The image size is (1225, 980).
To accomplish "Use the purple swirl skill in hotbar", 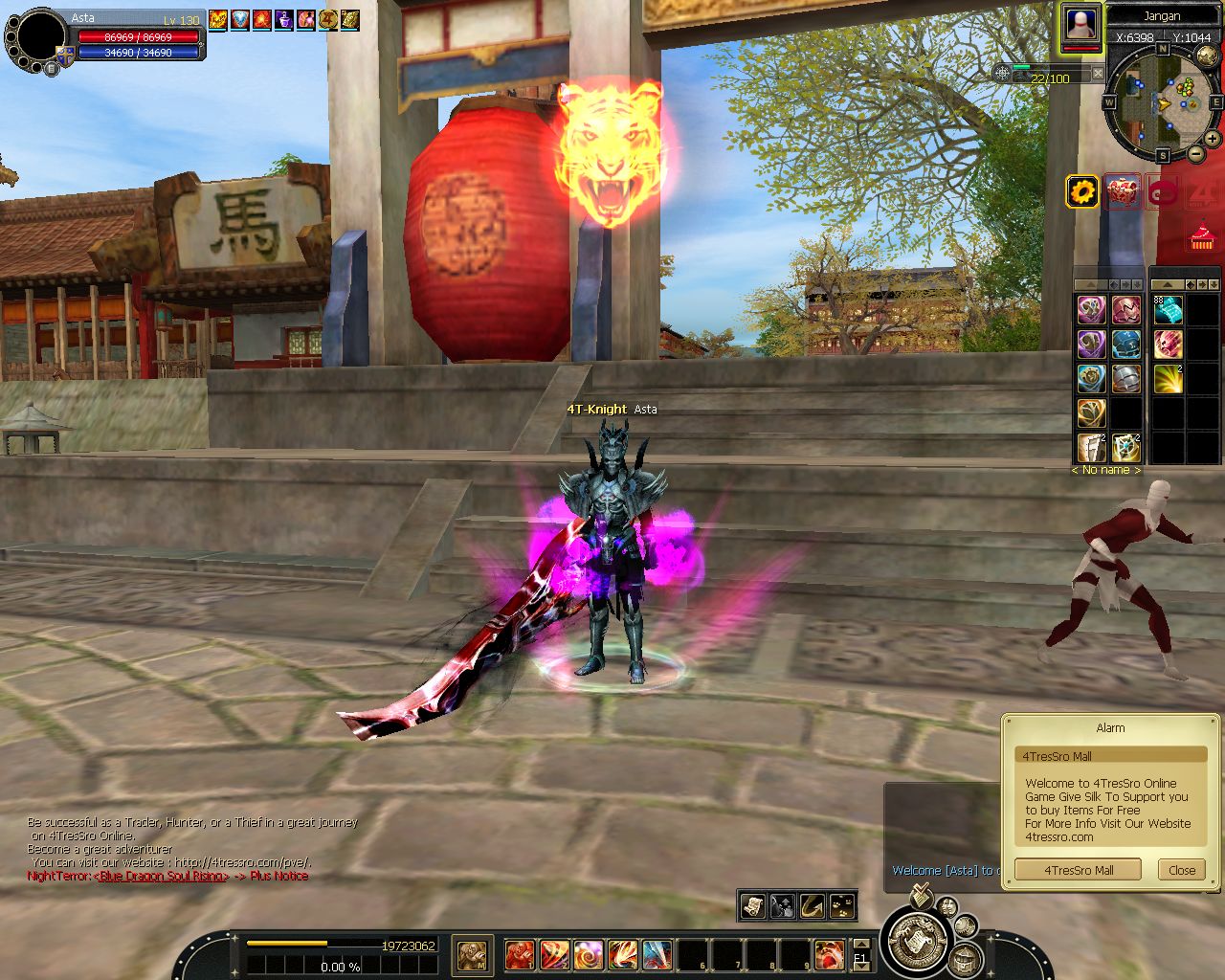I will click(589, 954).
